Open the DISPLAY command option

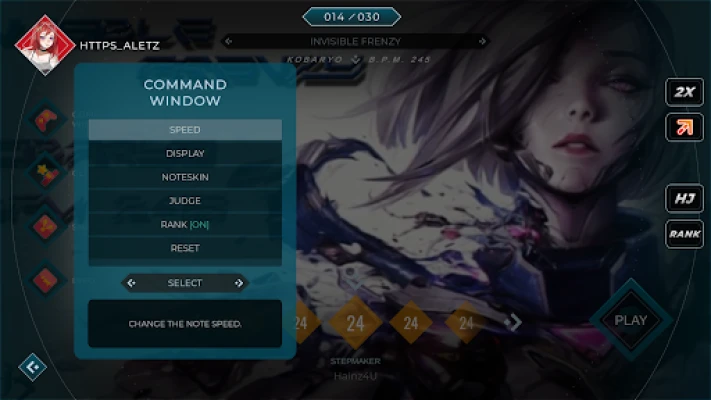[185, 153]
